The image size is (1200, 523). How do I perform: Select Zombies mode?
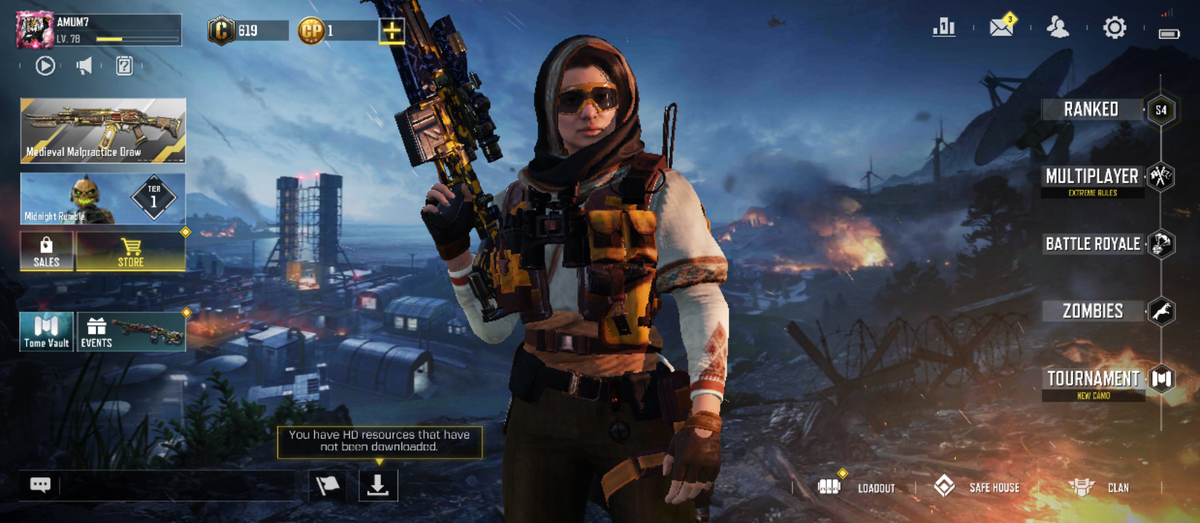[1092, 311]
